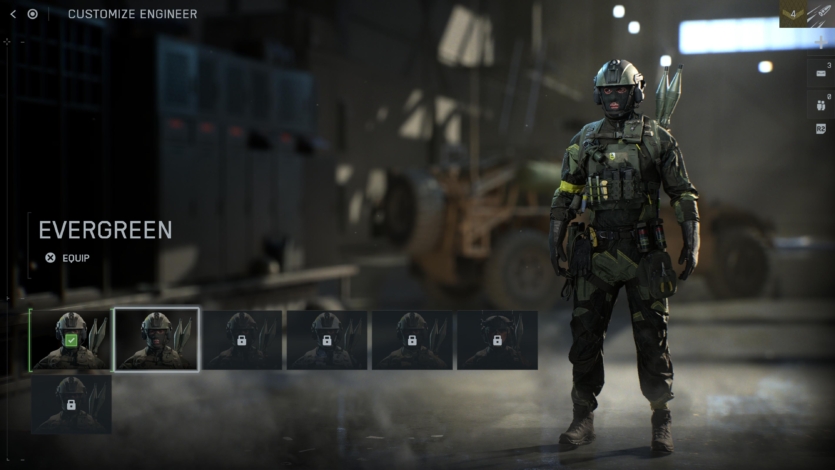Go back using the top-left arrow
Viewport: 835px width, 470px height.
(x=13, y=14)
